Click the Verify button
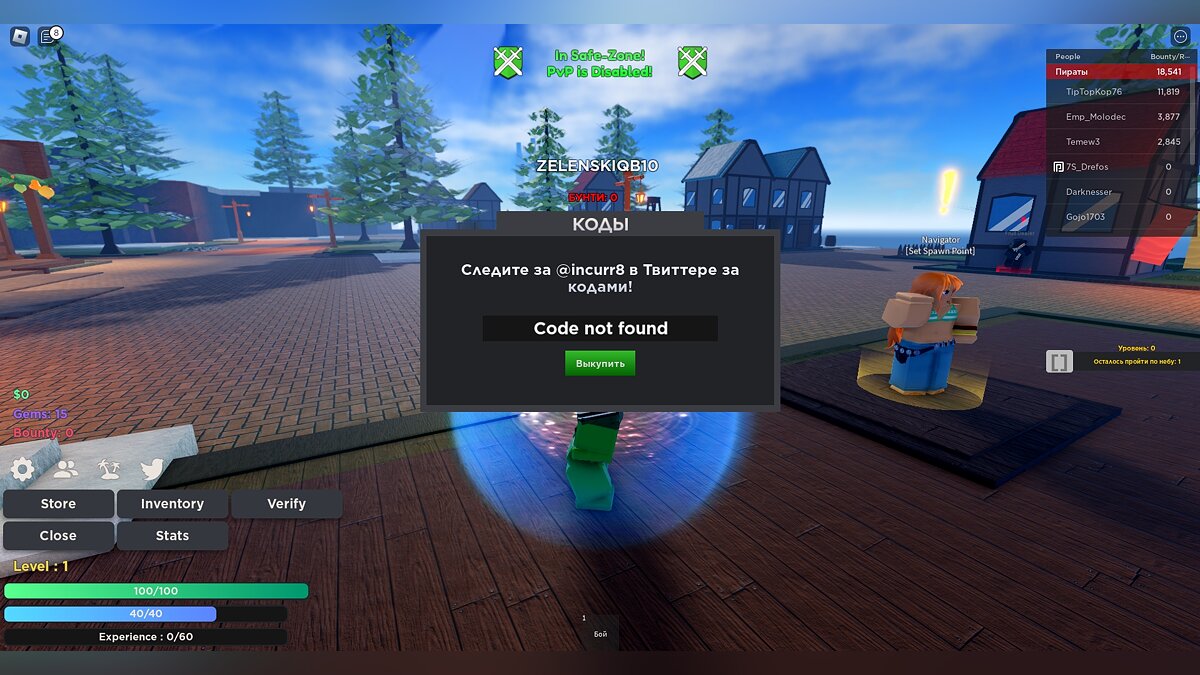Viewport: 1200px width, 675px height. tap(286, 504)
